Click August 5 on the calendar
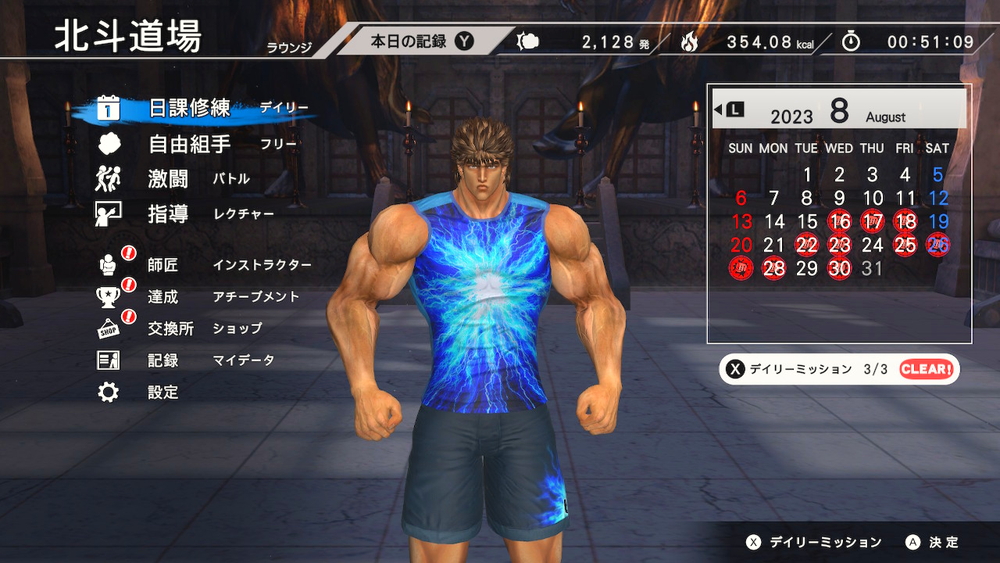The height and width of the screenshot is (563, 1000). [938, 175]
